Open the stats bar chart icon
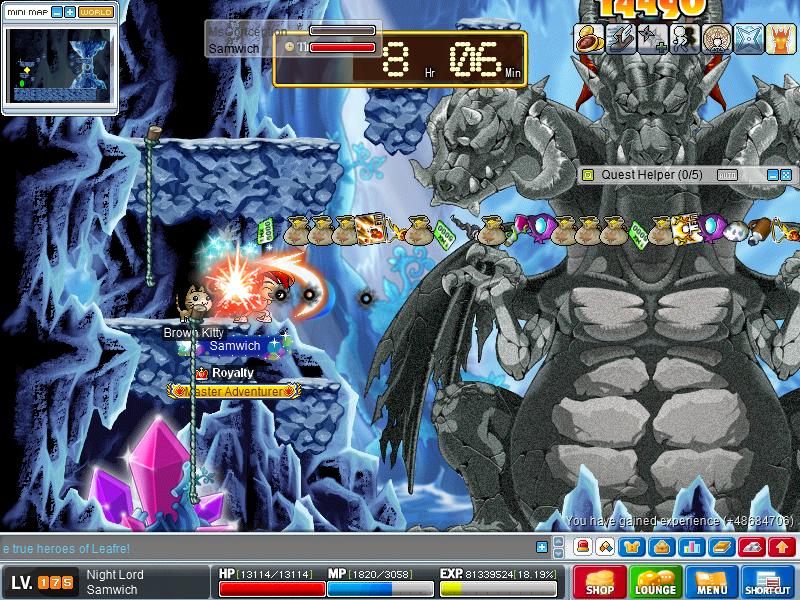 690,547
